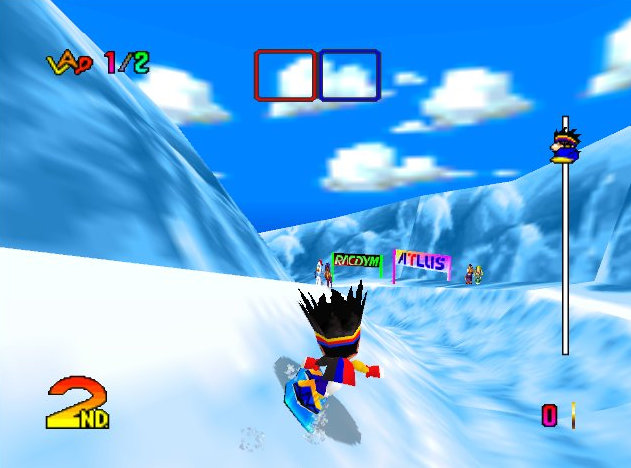Click the vertical course progress track
This screenshot has height=468, width=631.
click(x=565, y=260)
